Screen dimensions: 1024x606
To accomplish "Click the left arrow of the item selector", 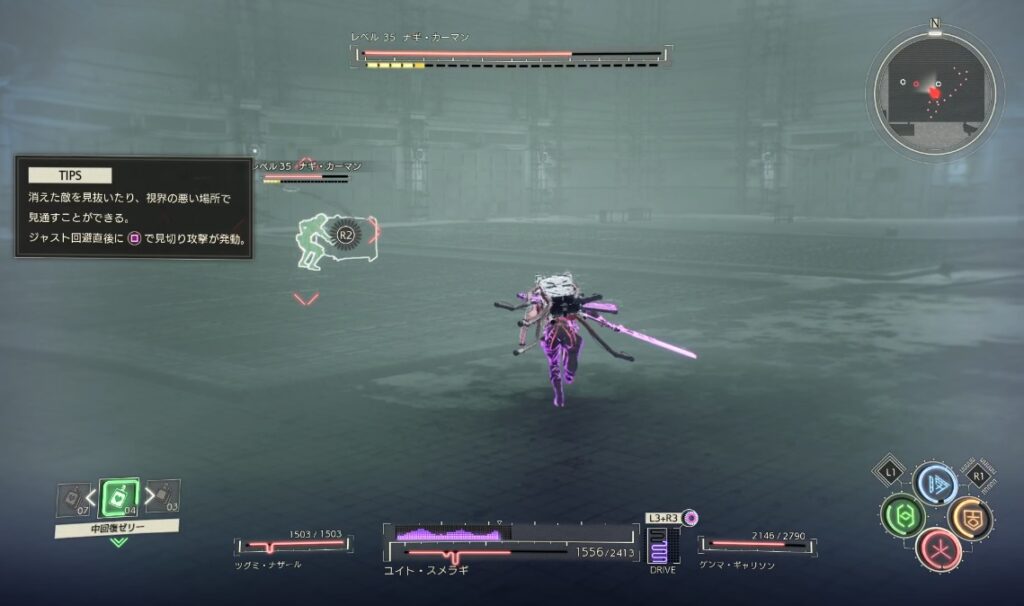I will pos(91,496).
